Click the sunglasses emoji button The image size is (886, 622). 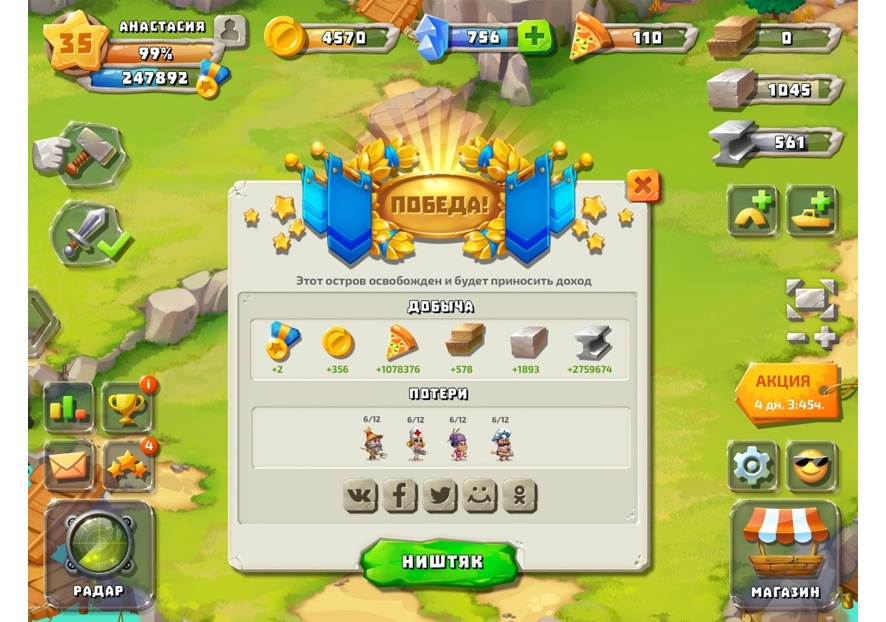[811, 466]
